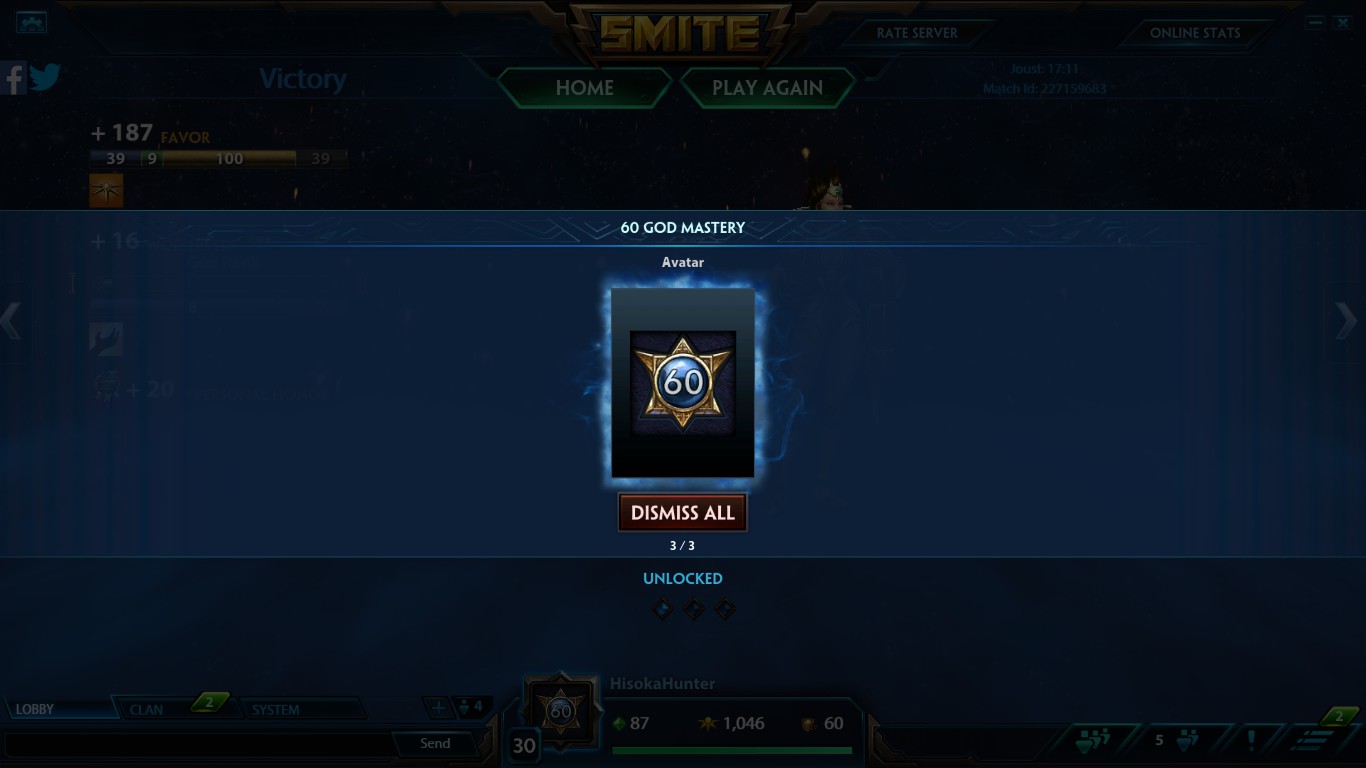Click HisokaHunter's 60 mastery avatar portrait
The image size is (1366, 768).
click(x=560, y=710)
